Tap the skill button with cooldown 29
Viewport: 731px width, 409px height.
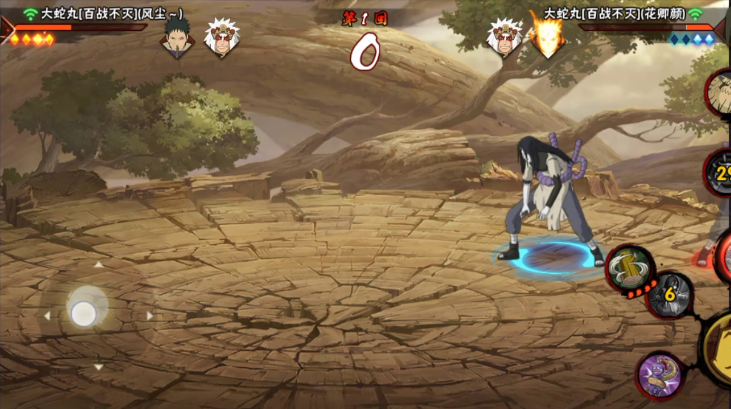(x=719, y=172)
